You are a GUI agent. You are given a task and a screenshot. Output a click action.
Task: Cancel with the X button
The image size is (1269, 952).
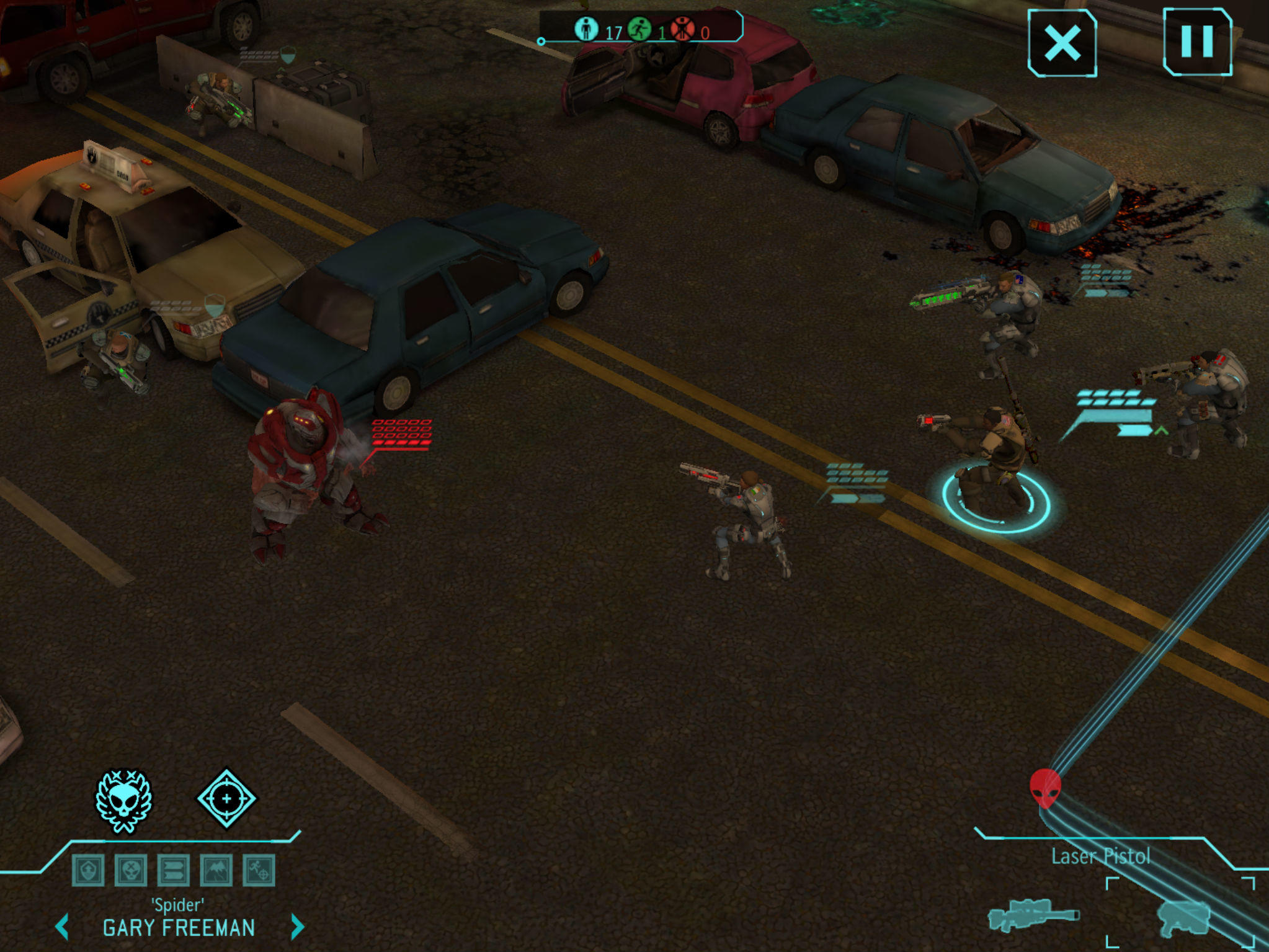pyautogui.click(x=1062, y=43)
